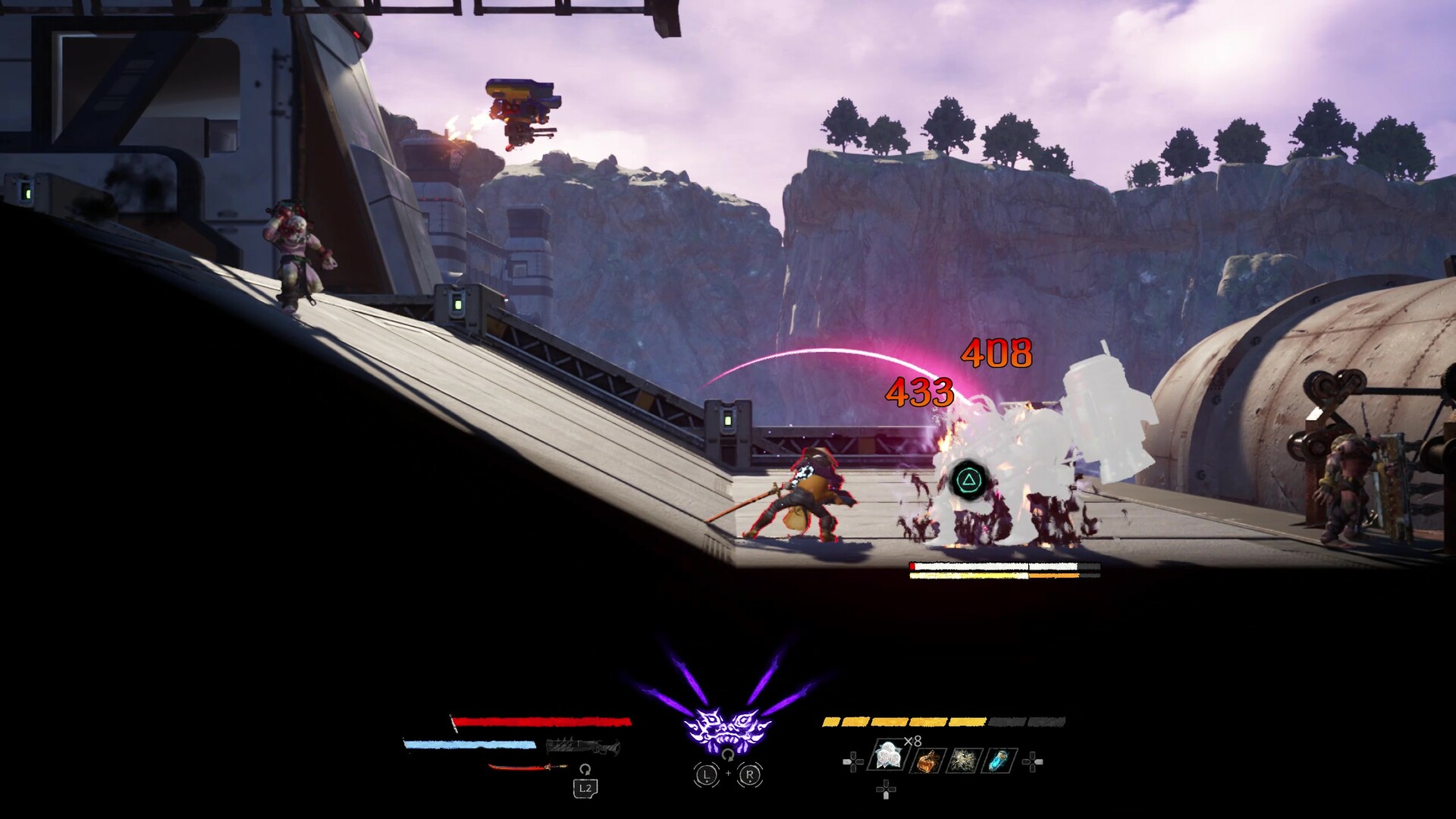Choose the blue crystal vial slot
Viewport: 1456px width, 819px height.
point(999,760)
